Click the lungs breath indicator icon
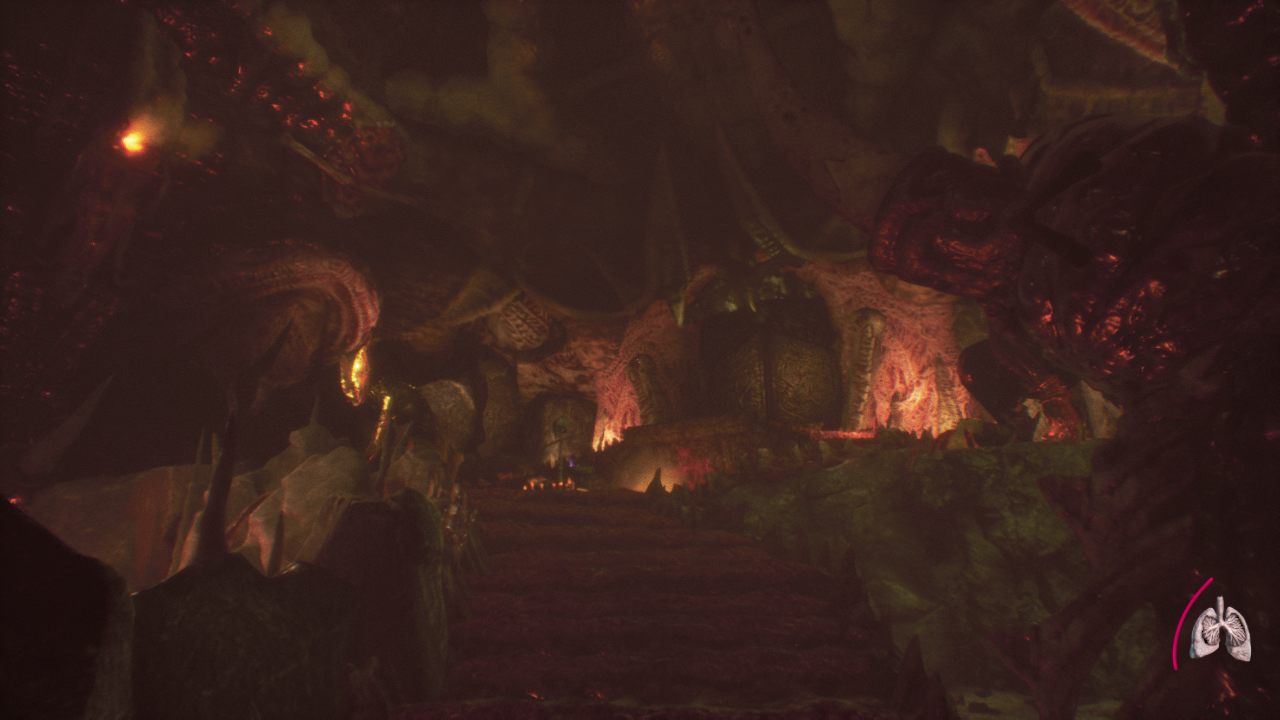1280x720 pixels. coord(1220,630)
